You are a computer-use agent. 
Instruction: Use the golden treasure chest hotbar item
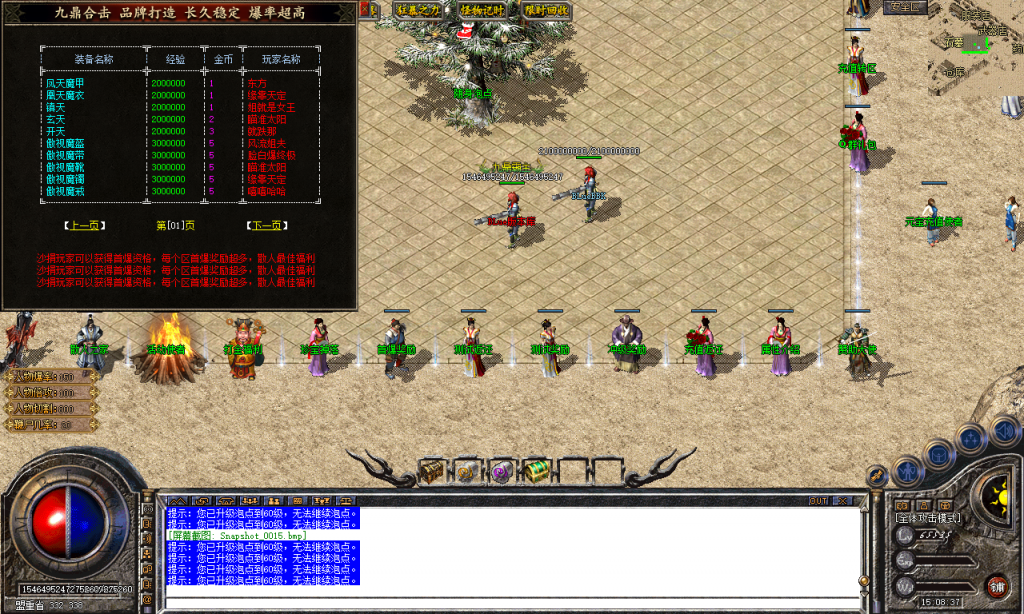[x=432, y=469]
